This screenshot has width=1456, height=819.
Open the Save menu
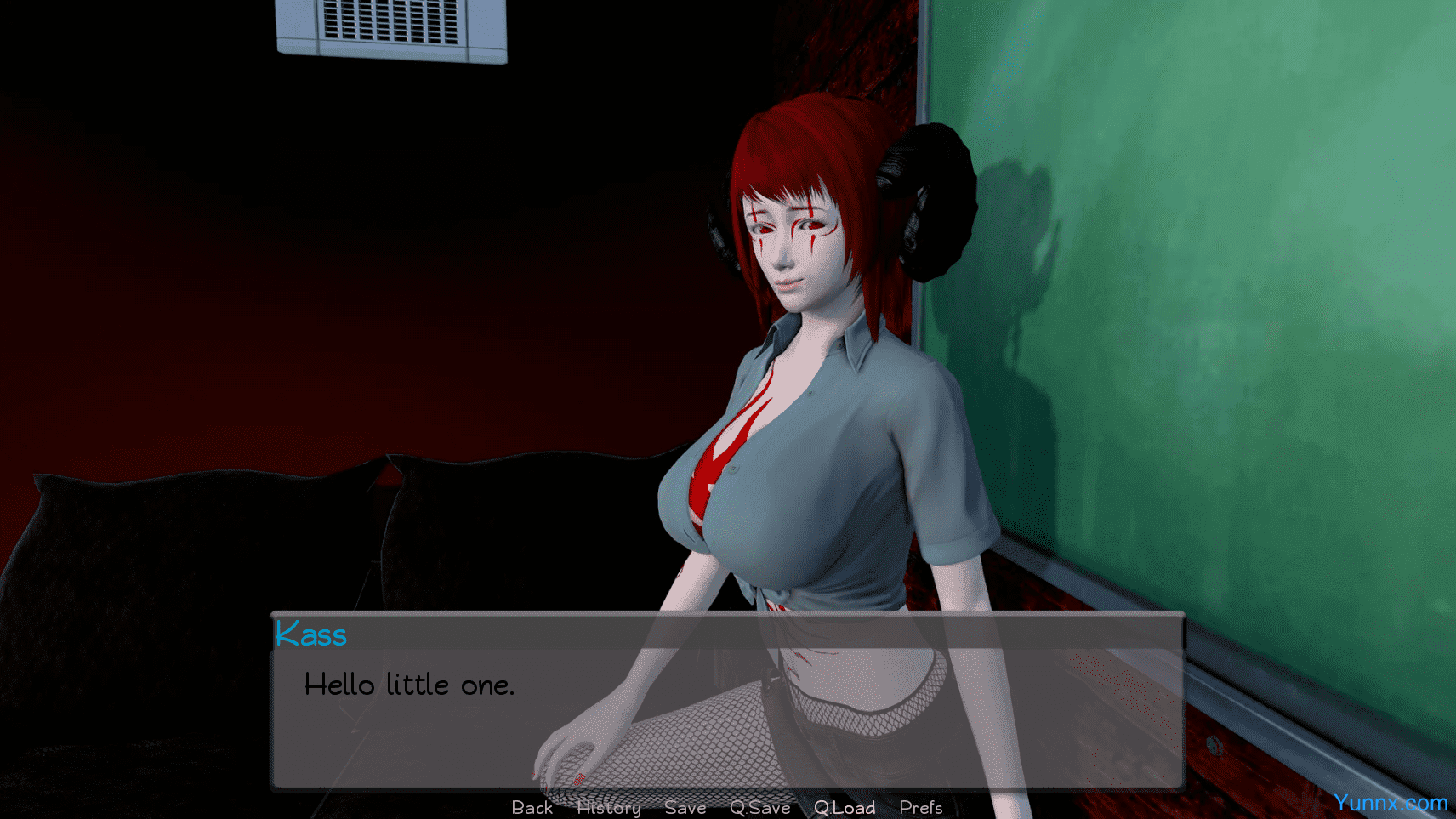pyautogui.click(x=685, y=807)
